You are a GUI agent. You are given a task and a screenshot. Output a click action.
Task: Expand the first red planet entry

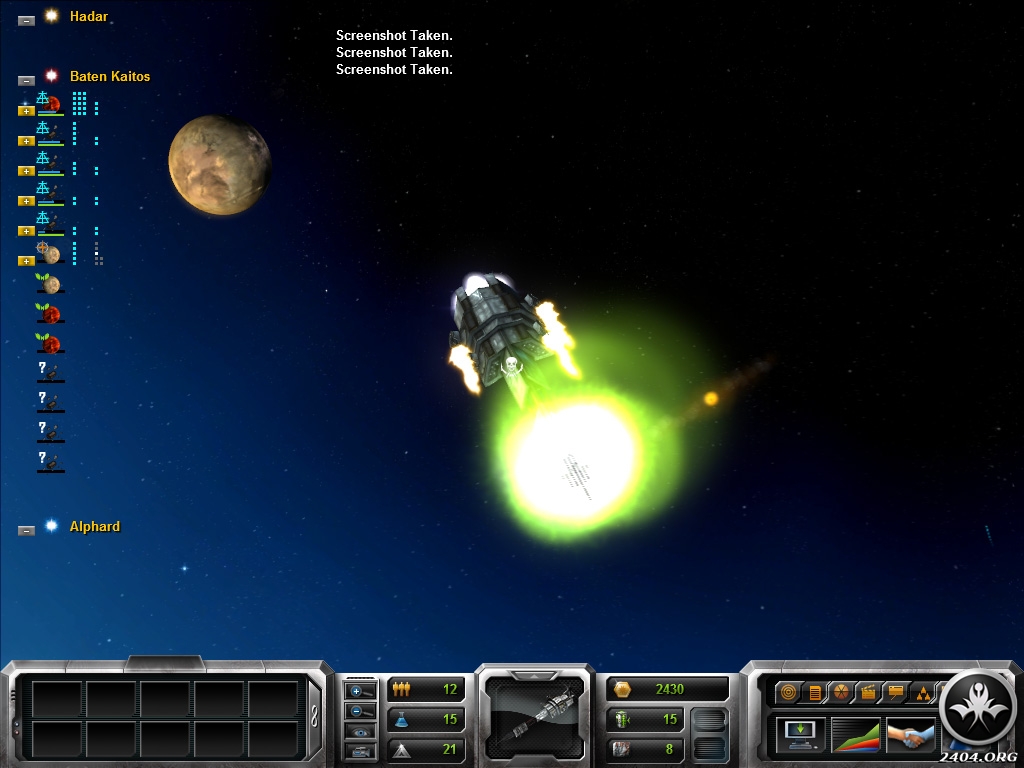(26, 110)
